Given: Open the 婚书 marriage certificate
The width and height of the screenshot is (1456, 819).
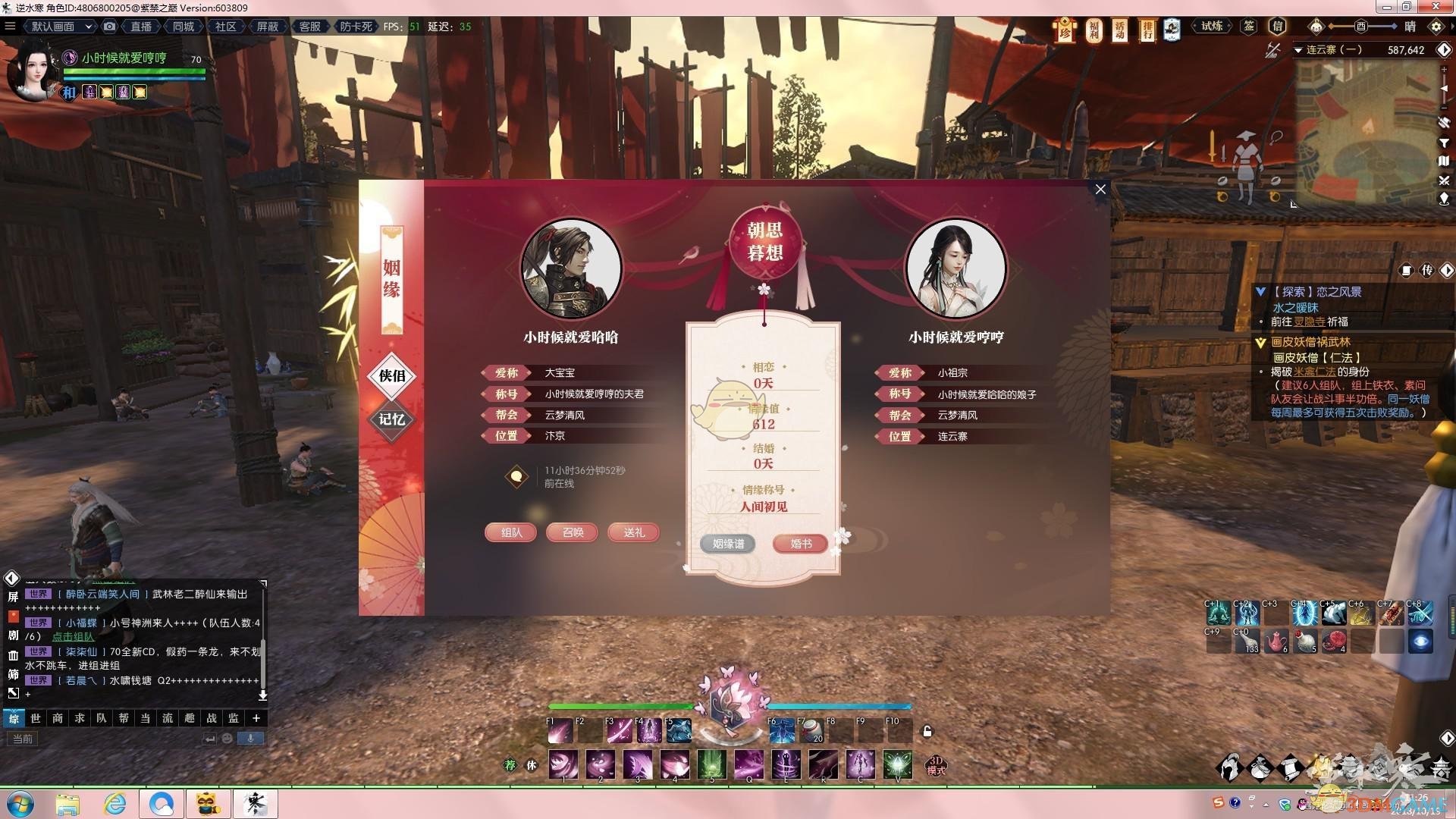Looking at the screenshot, I should click(801, 544).
